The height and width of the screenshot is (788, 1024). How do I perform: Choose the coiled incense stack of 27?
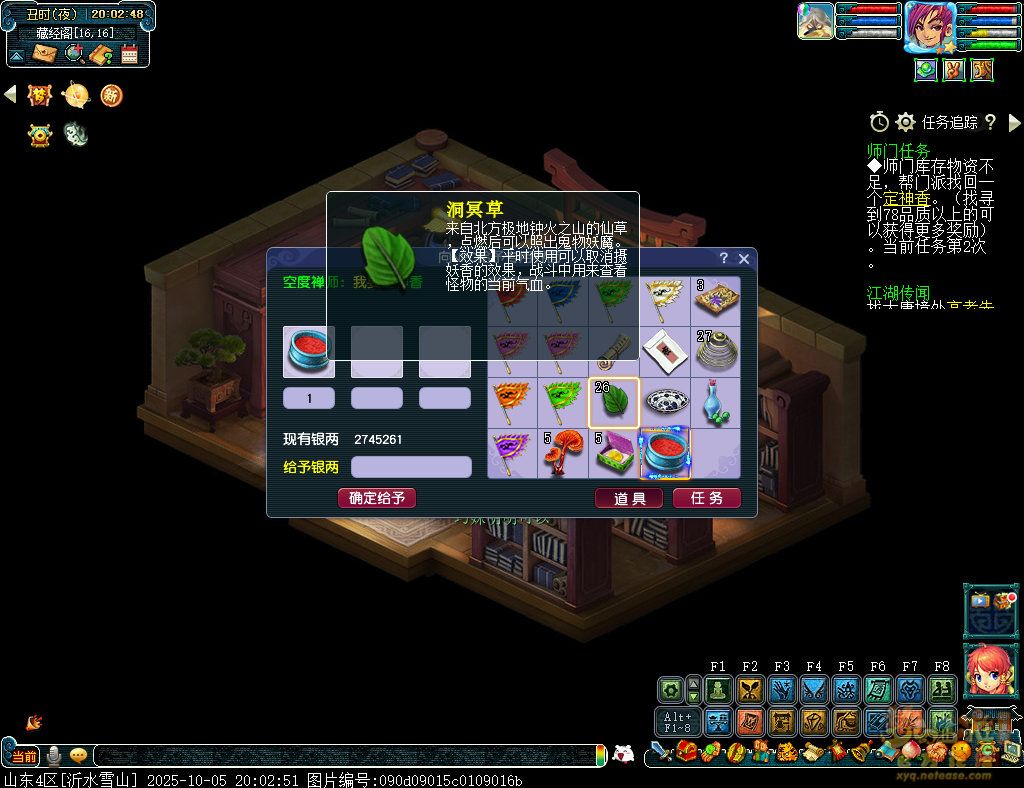click(716, 352)
